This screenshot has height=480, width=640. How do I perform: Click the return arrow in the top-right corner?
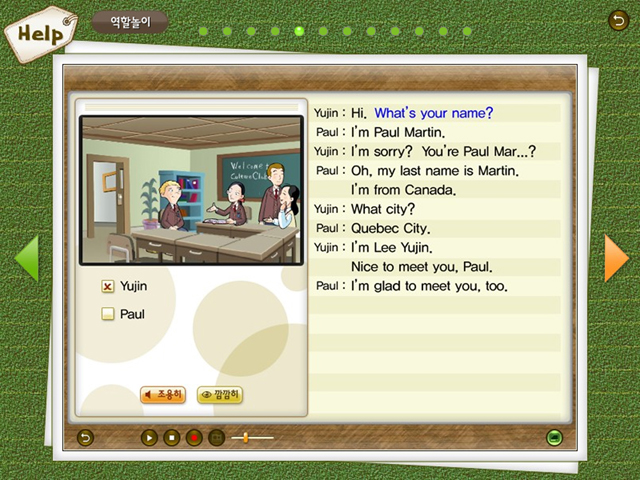point(618,19)
